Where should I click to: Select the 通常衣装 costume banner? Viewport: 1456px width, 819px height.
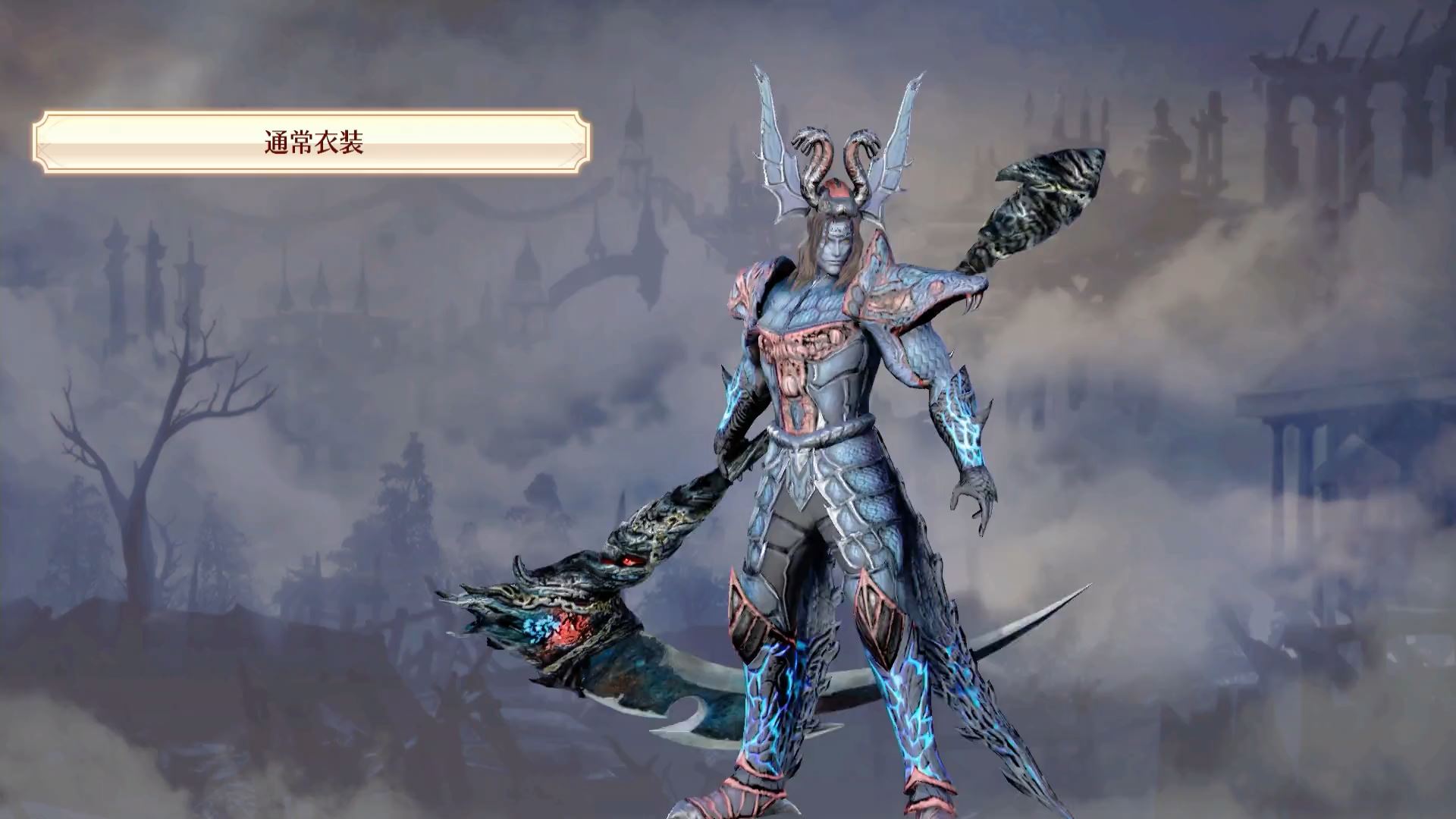pos(312,143)
